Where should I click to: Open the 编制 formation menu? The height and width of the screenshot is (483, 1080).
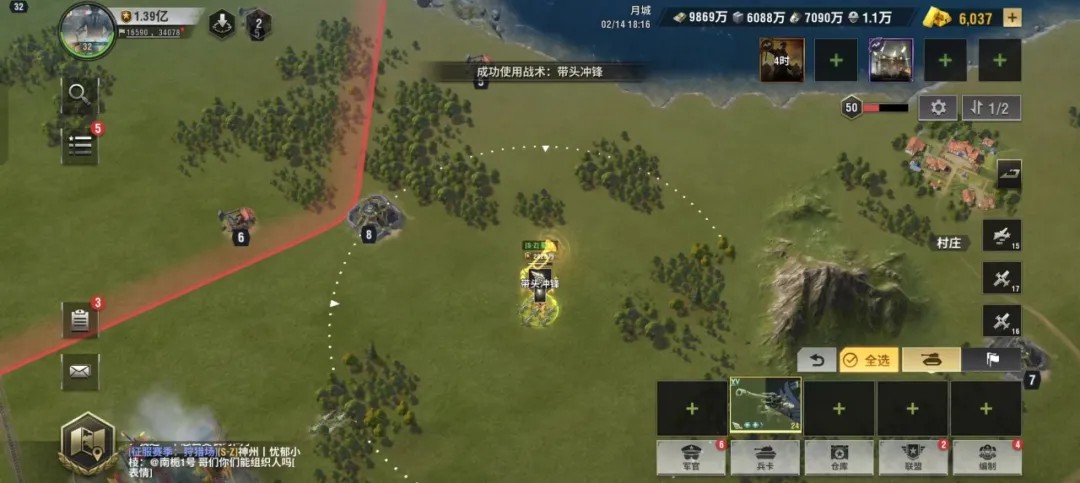click(986, 457)
